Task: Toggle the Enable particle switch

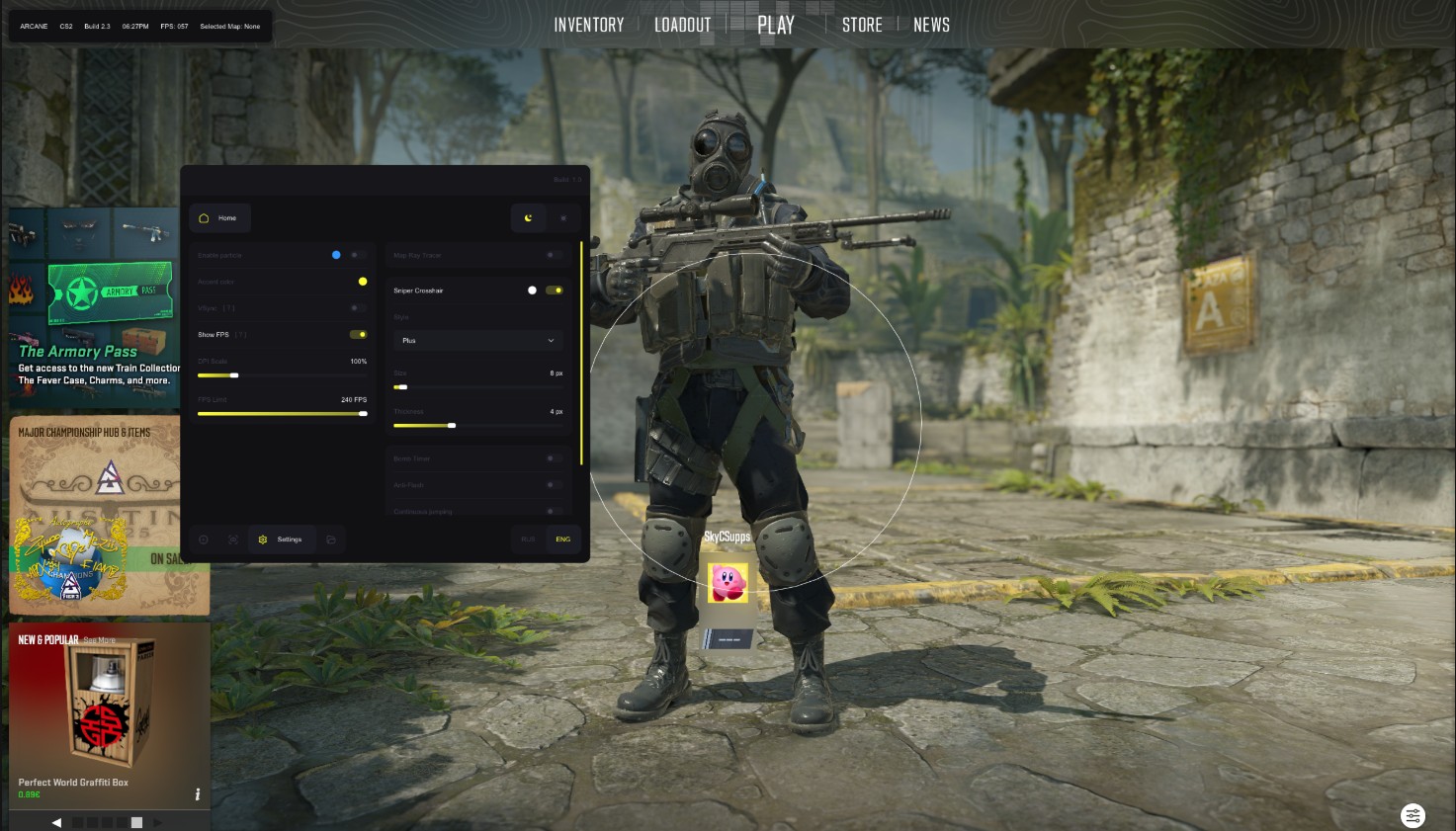Action: click(x=354, y=254)
